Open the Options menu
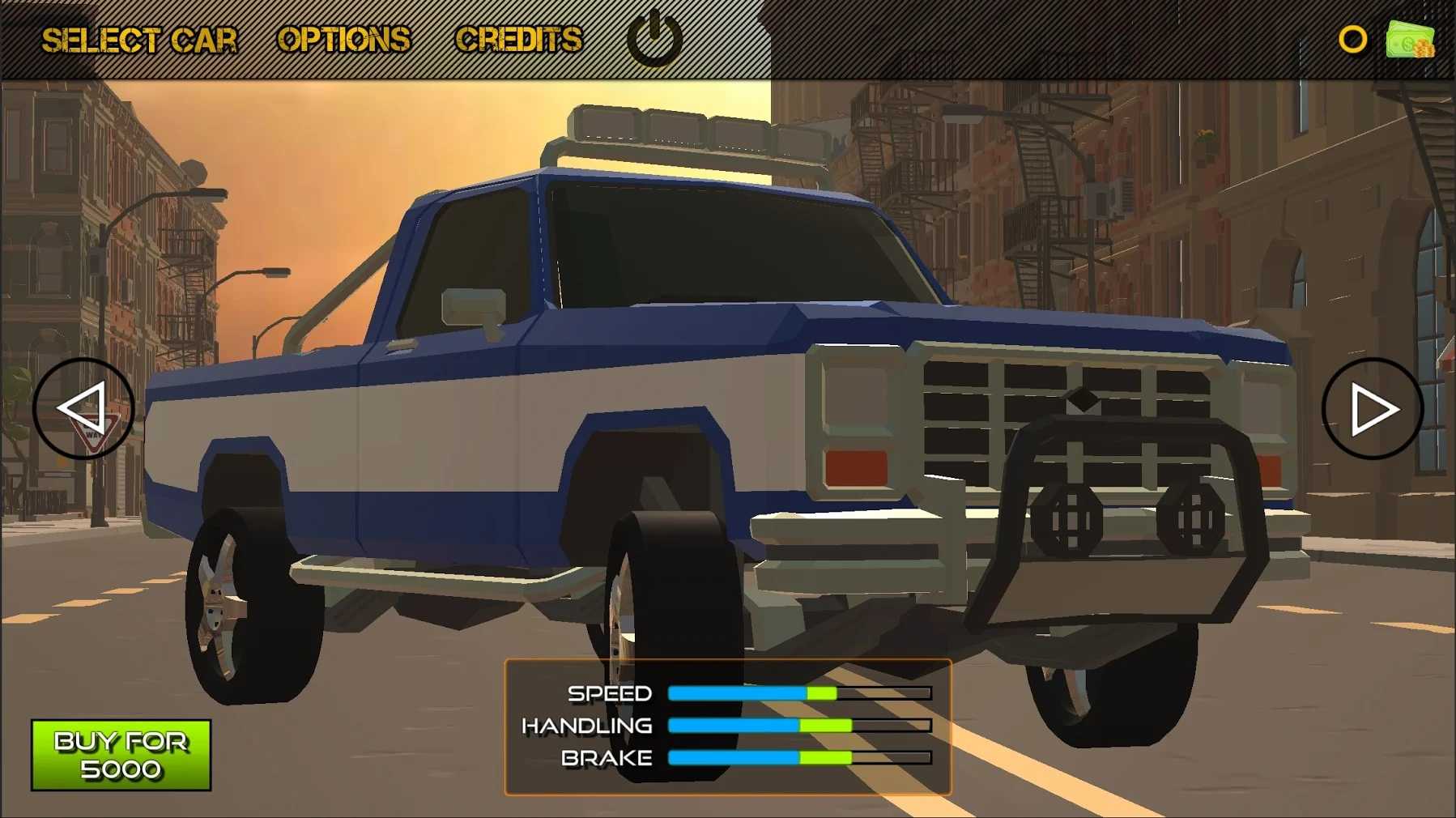Screen dimensions: 1456x818 [x=344, y=40]
